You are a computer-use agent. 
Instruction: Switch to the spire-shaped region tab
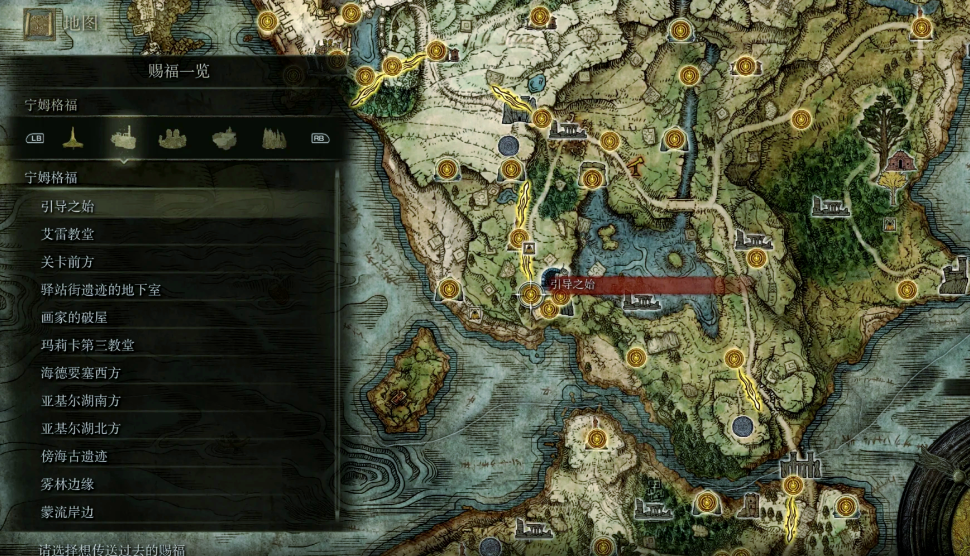tap(72, 138)
